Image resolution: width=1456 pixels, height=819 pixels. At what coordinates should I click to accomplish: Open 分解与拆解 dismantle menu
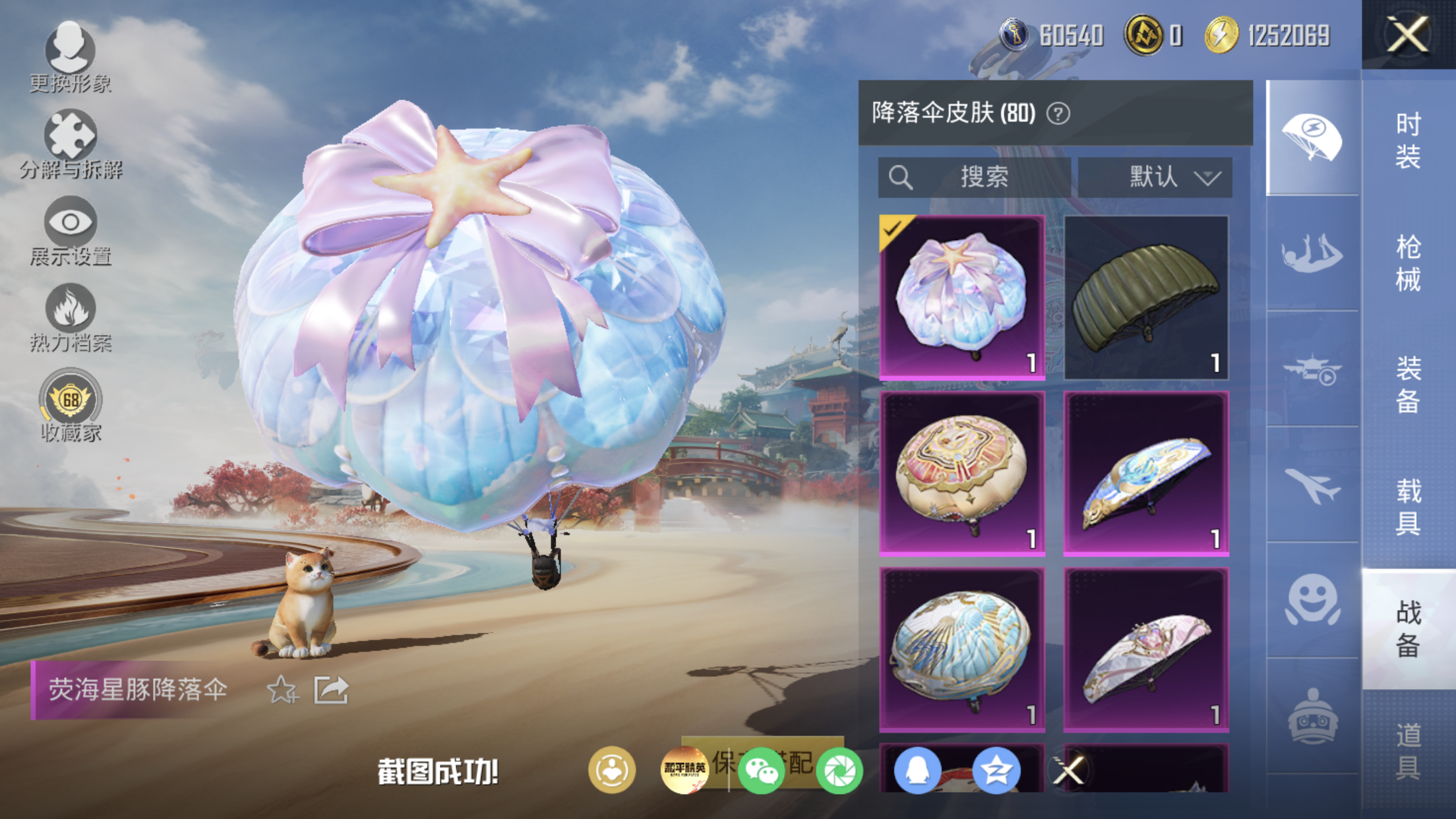[x=70, y=144]
